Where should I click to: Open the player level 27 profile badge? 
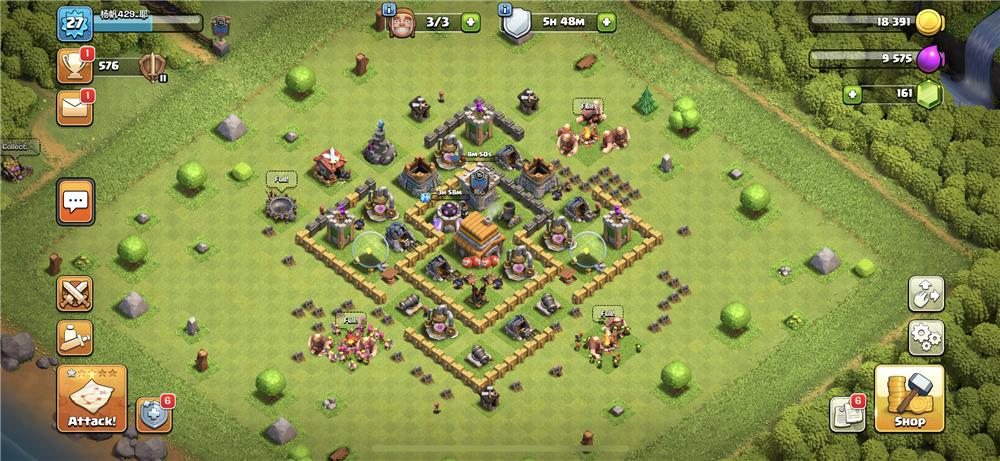(x=74, y=21)
